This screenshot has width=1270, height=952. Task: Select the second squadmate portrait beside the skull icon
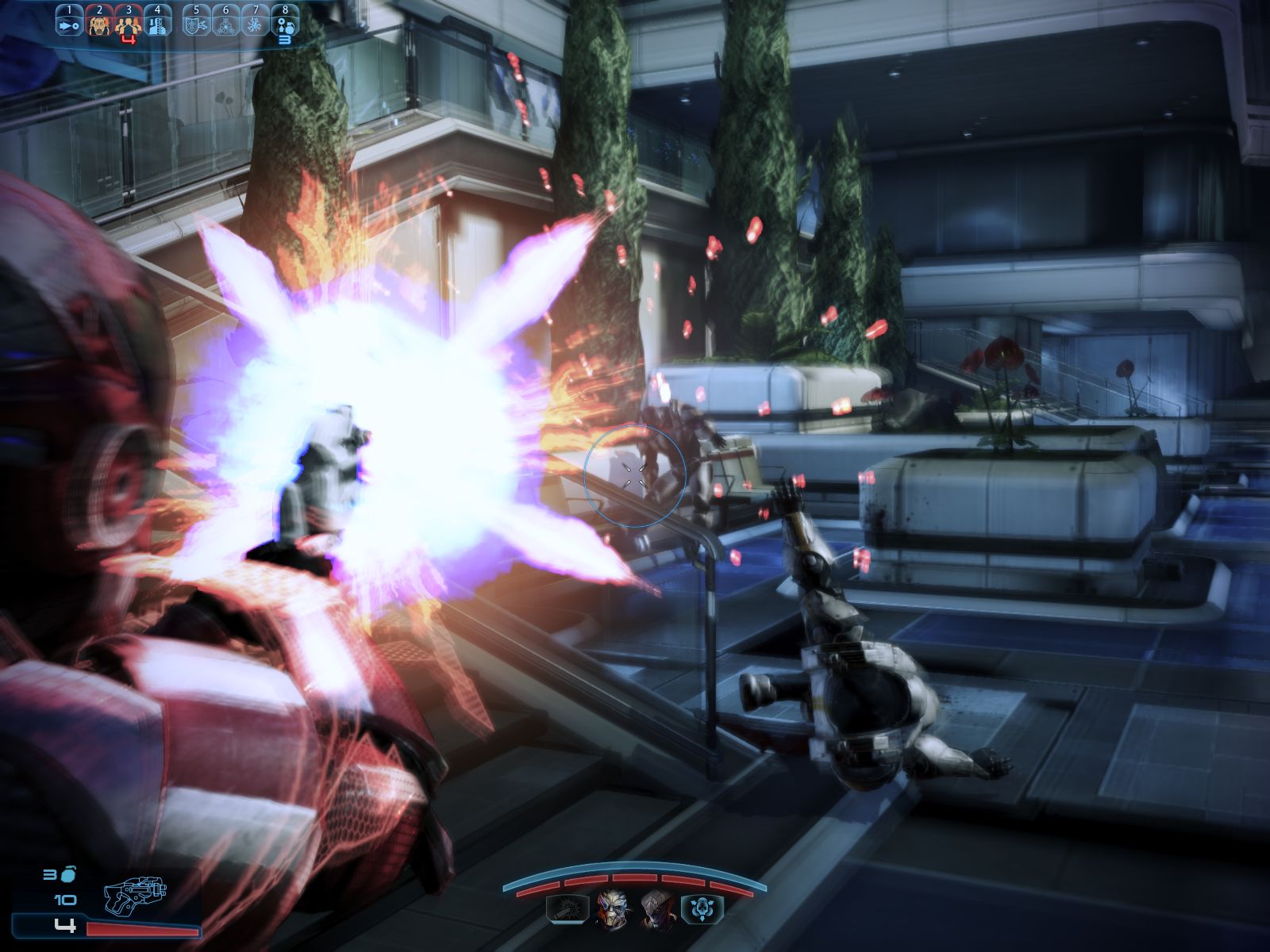coord(657,909)
